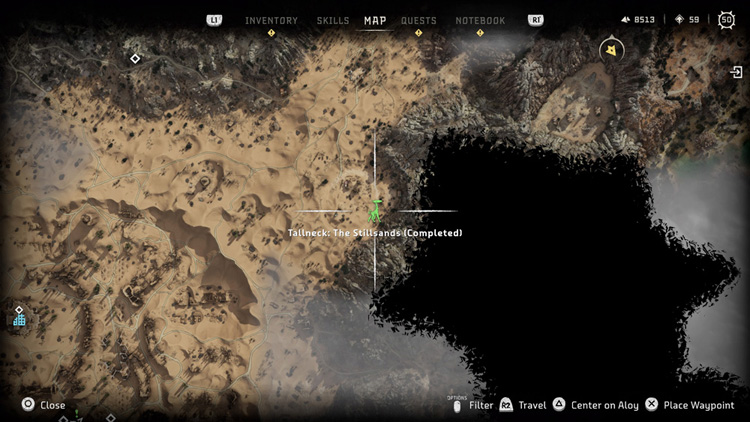
Task: Select the green Tallneck map marker
Action: (x=375, y=210)
